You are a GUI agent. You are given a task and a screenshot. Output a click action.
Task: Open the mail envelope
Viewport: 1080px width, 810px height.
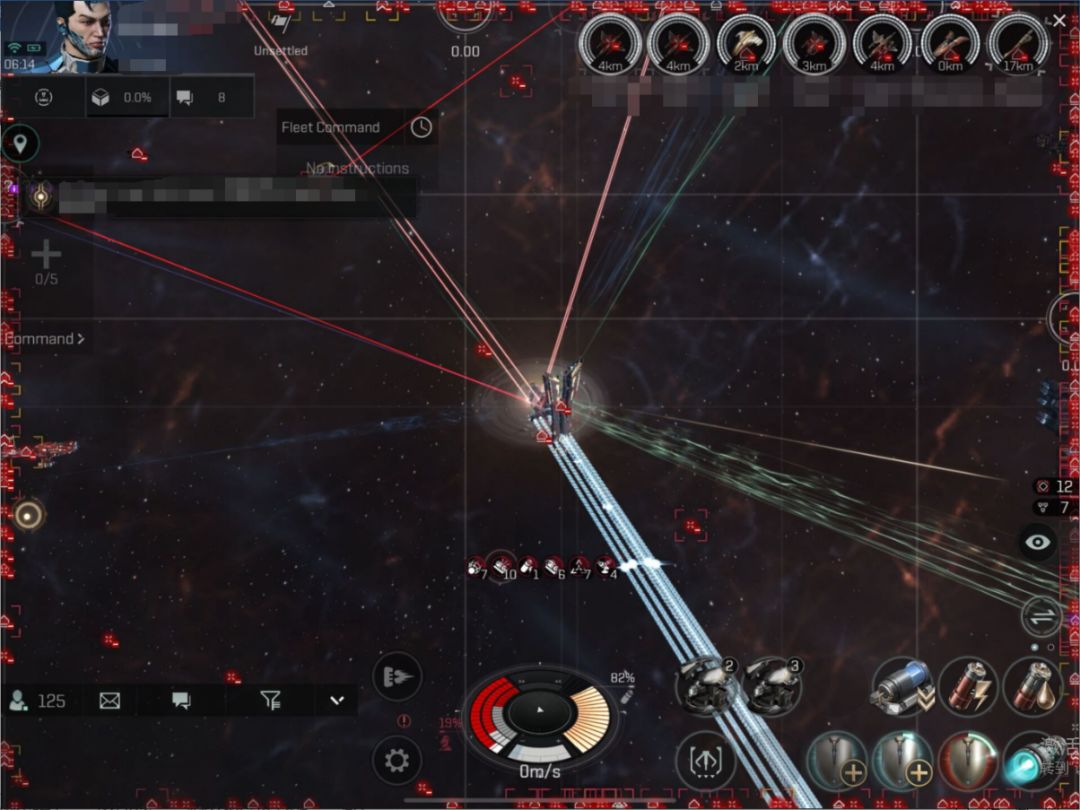point(110,700)
